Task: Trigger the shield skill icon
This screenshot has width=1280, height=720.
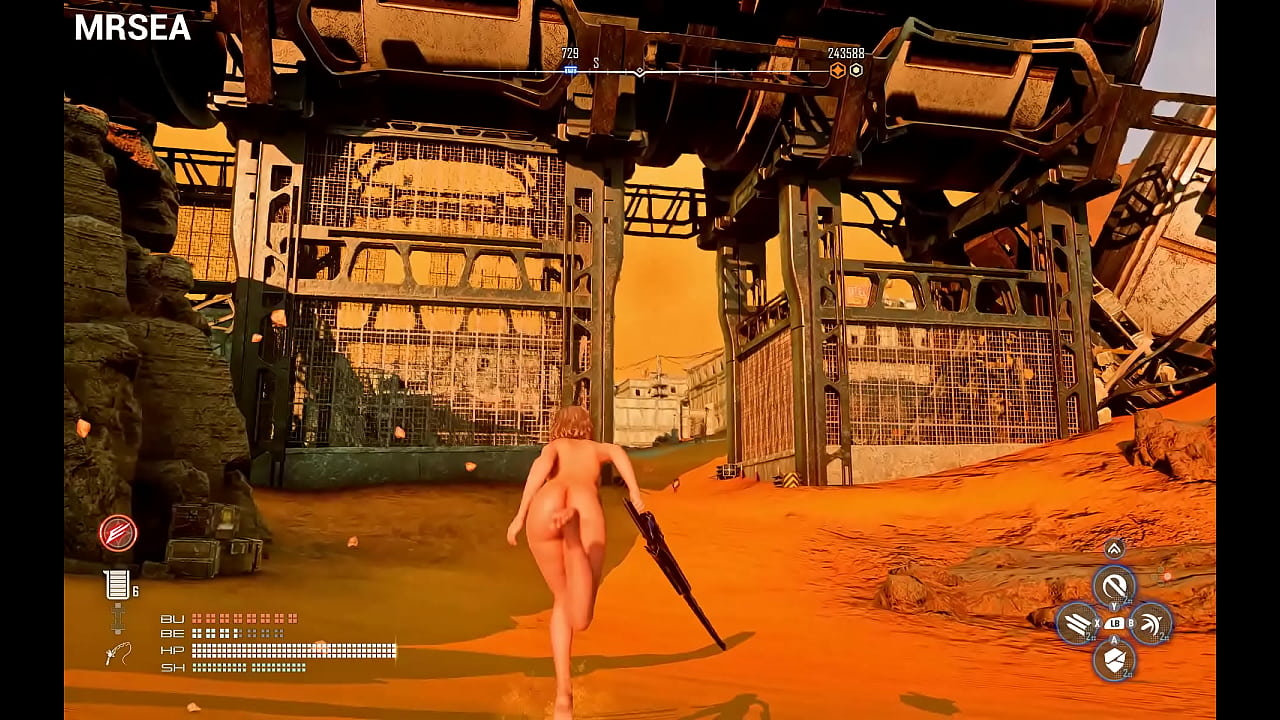Action: pyautogui.click(x=1113, y=660)
